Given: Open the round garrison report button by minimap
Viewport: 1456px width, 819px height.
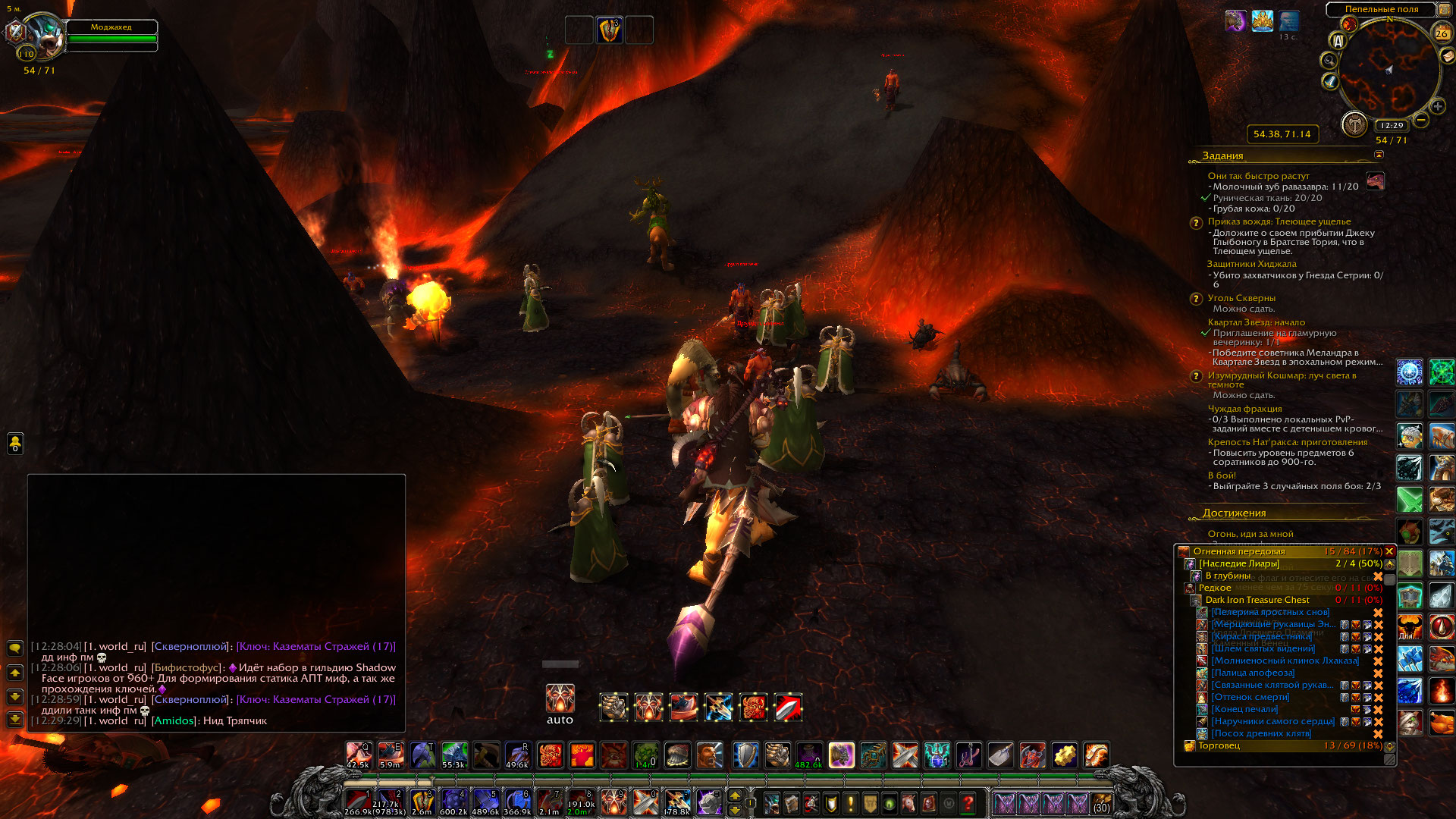Looking at the screenshot, I should [1354, 124].
